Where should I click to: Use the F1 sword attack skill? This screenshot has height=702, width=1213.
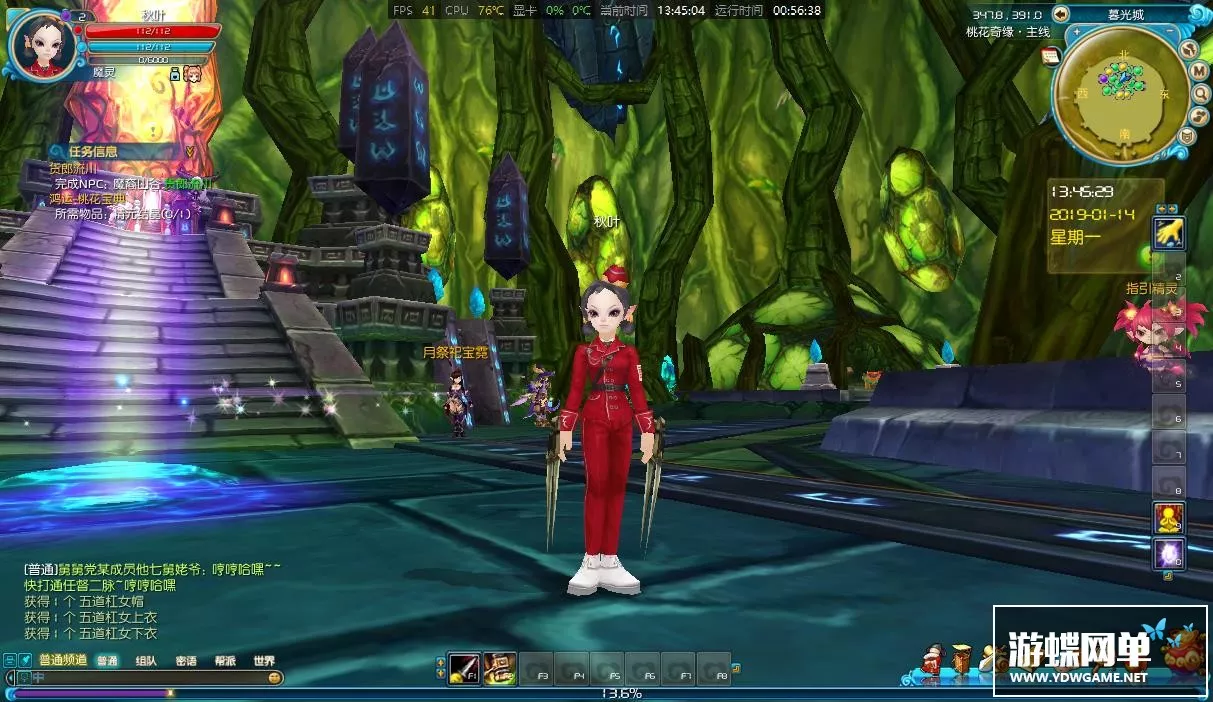463,667
